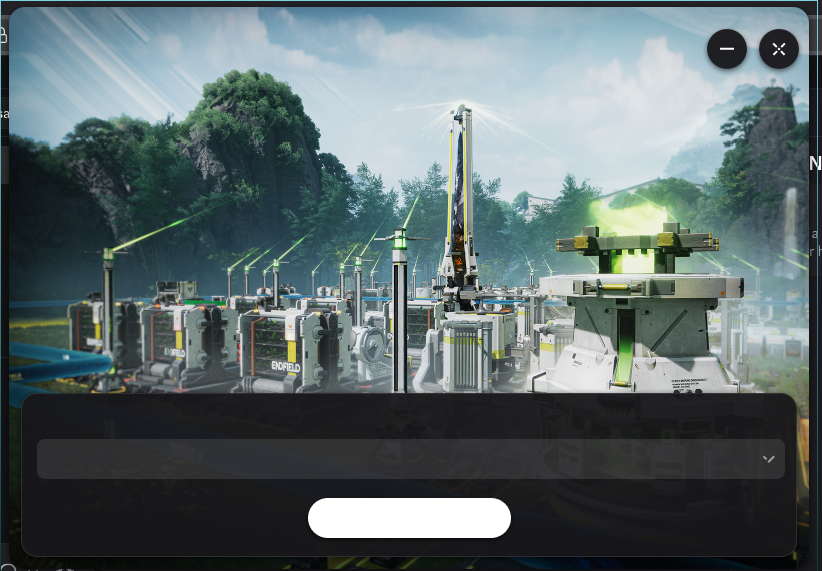Open the empty dropdown selector

(410, 459)
